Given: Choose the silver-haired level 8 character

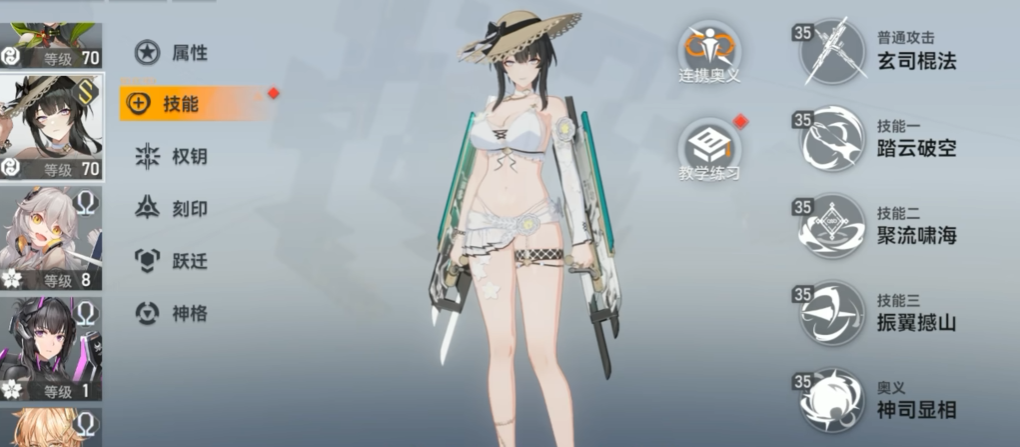Looking at the screenshot, I should click(x=50, y=238).
